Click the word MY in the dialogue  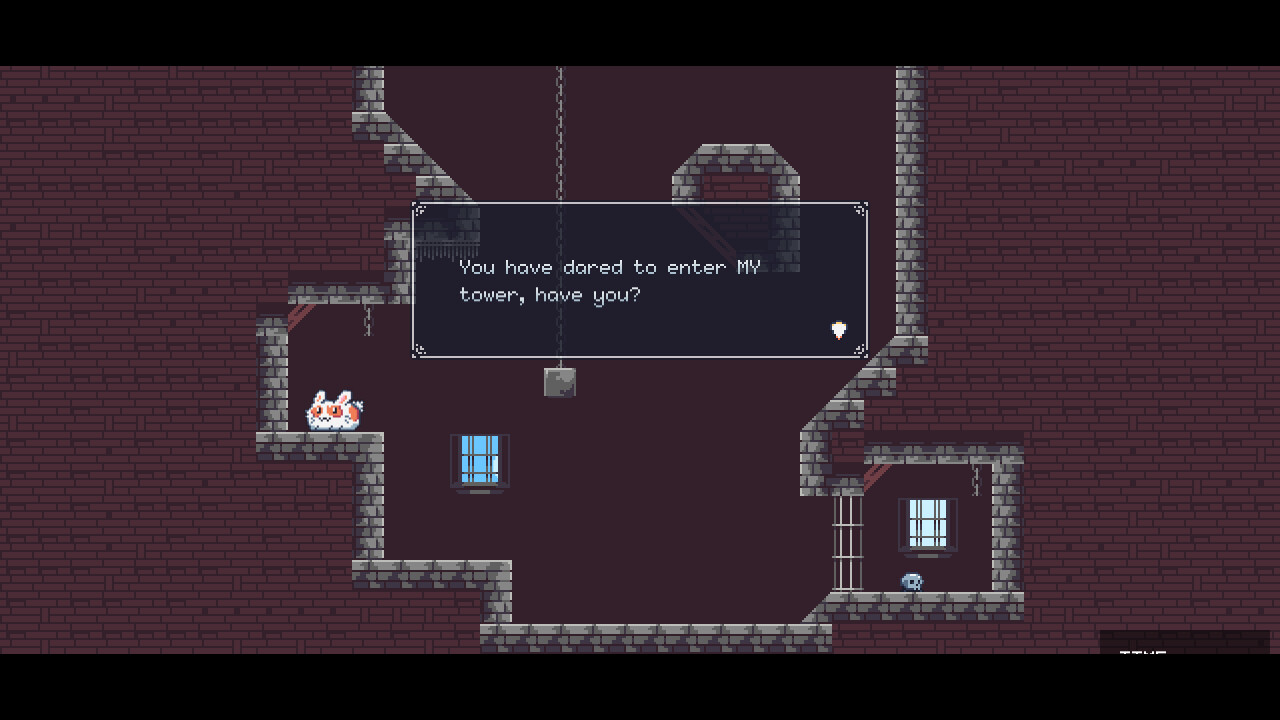748,266
